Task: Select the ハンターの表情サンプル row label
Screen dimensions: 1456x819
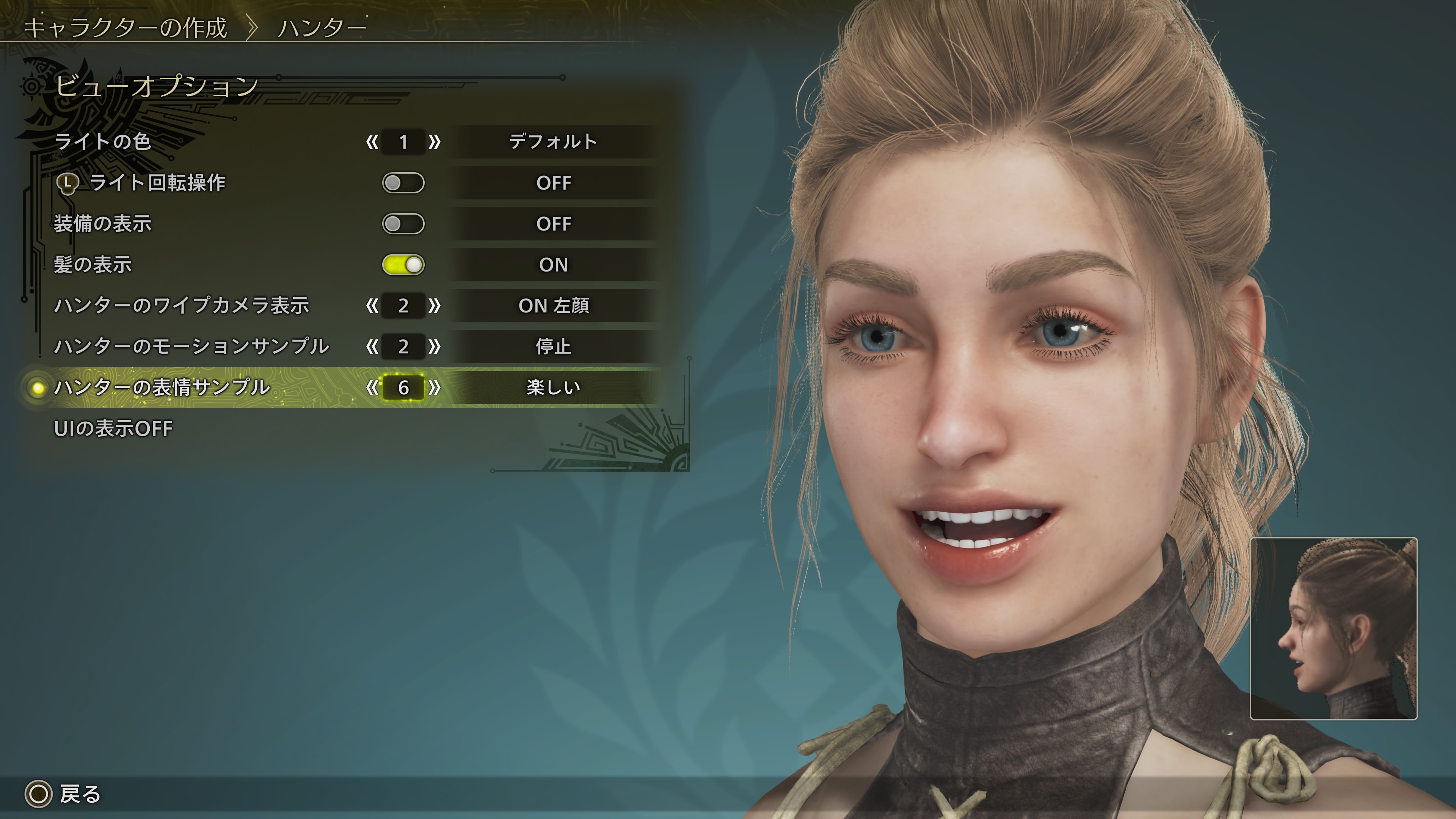Action: (162, 388)
